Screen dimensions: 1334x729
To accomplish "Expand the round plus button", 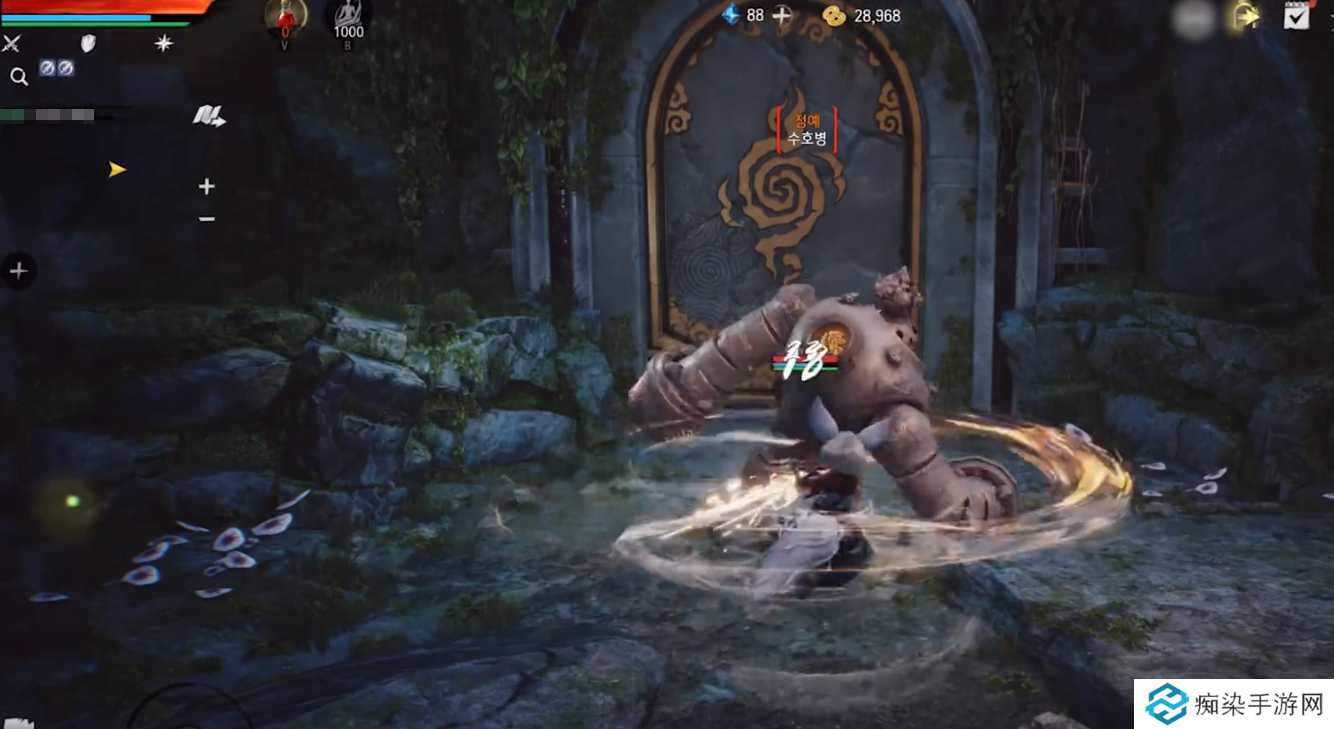I will 18,270.
